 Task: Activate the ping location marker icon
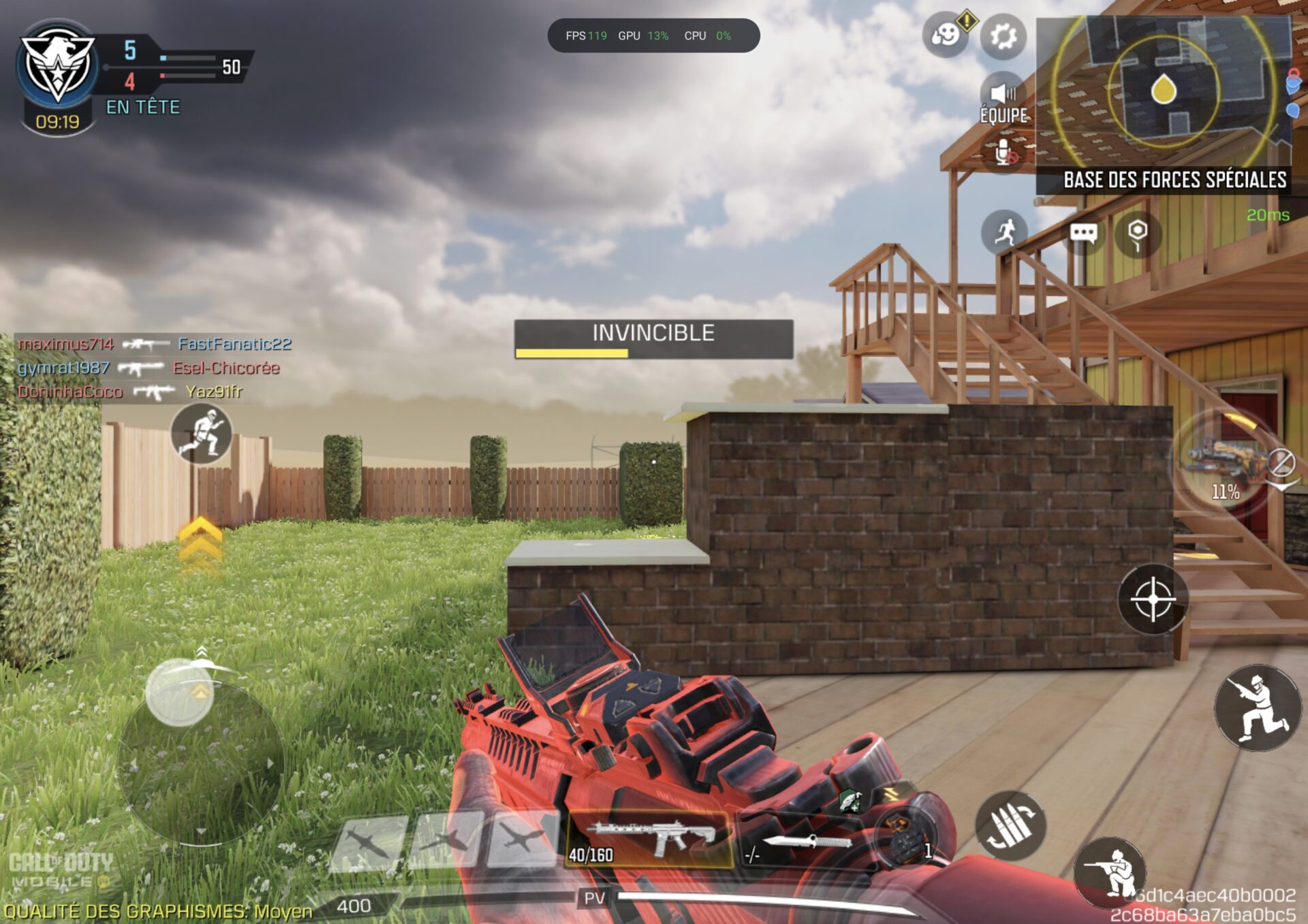point(1137,234)
